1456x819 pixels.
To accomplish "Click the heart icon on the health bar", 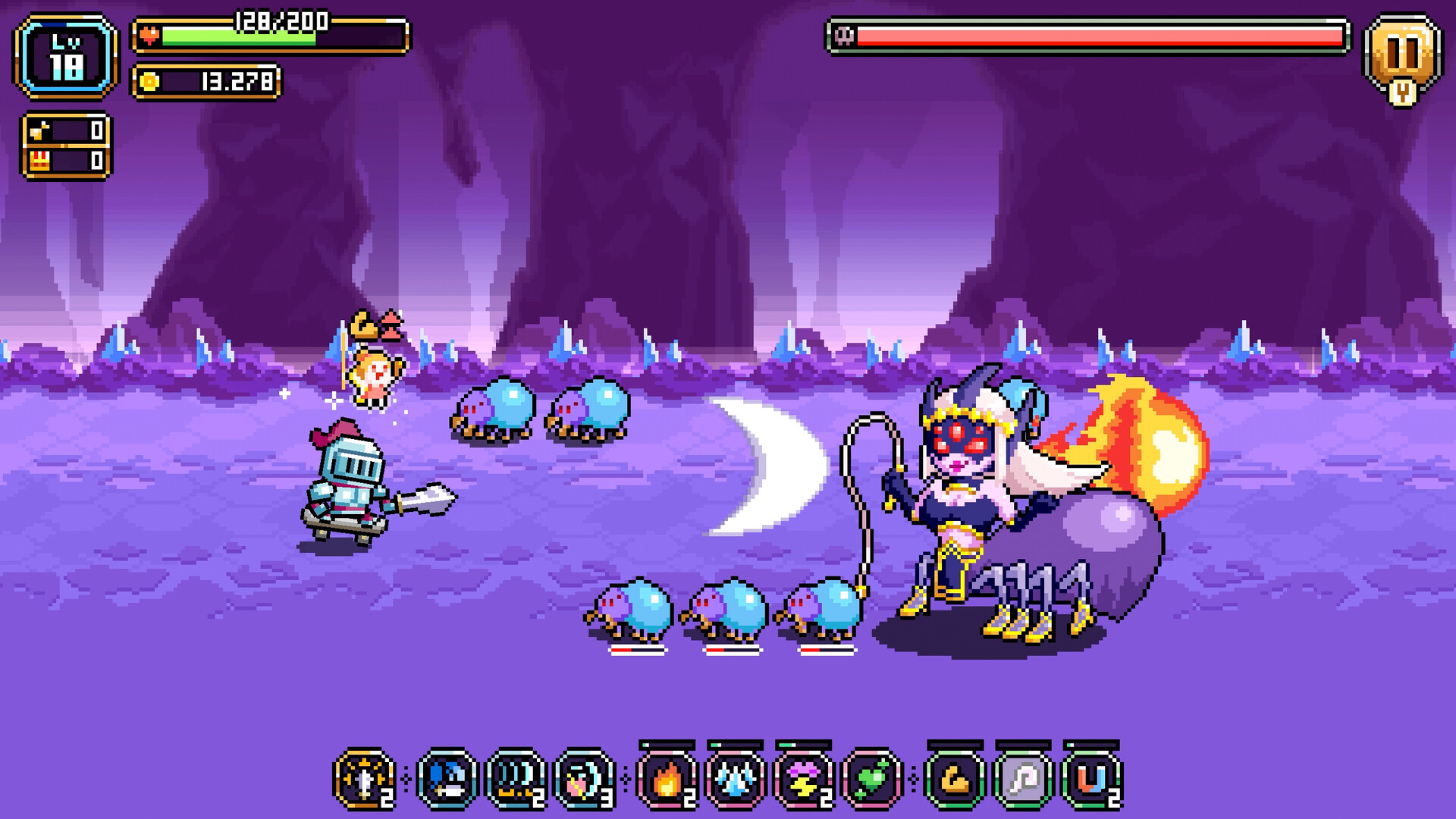I will (x=149, y=34).
